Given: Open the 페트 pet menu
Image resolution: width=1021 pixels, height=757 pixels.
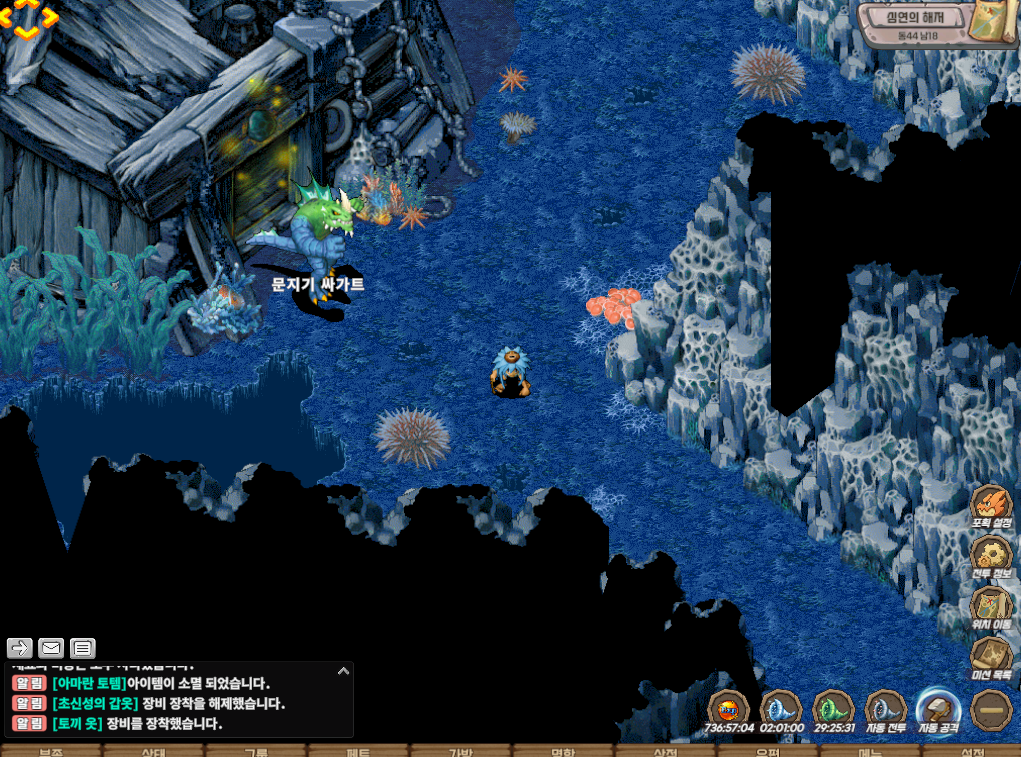Looking at the screenshot, I should (x=357, y=751).
